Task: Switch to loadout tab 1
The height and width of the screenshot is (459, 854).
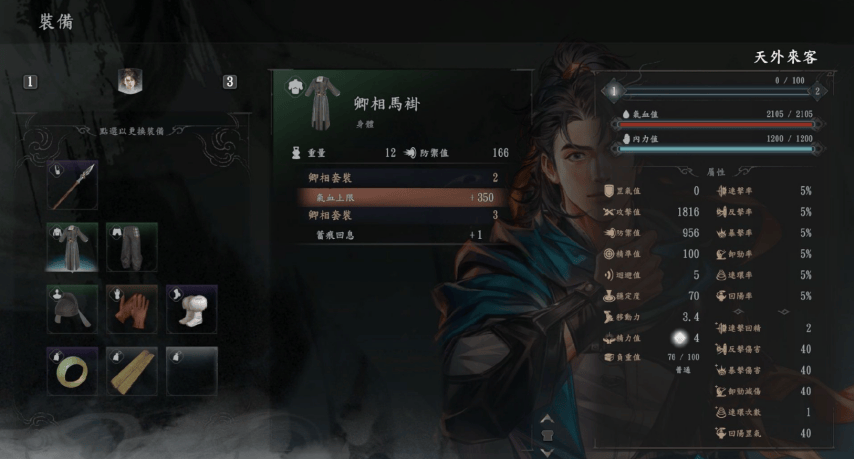Action: click(30, 82)
